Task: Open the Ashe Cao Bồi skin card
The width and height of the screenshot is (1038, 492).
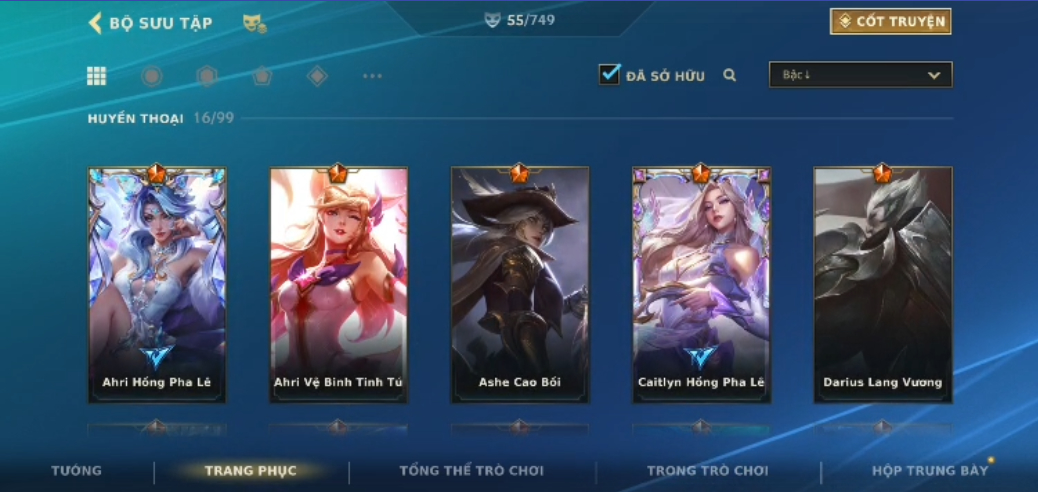Action: (520, 285)
